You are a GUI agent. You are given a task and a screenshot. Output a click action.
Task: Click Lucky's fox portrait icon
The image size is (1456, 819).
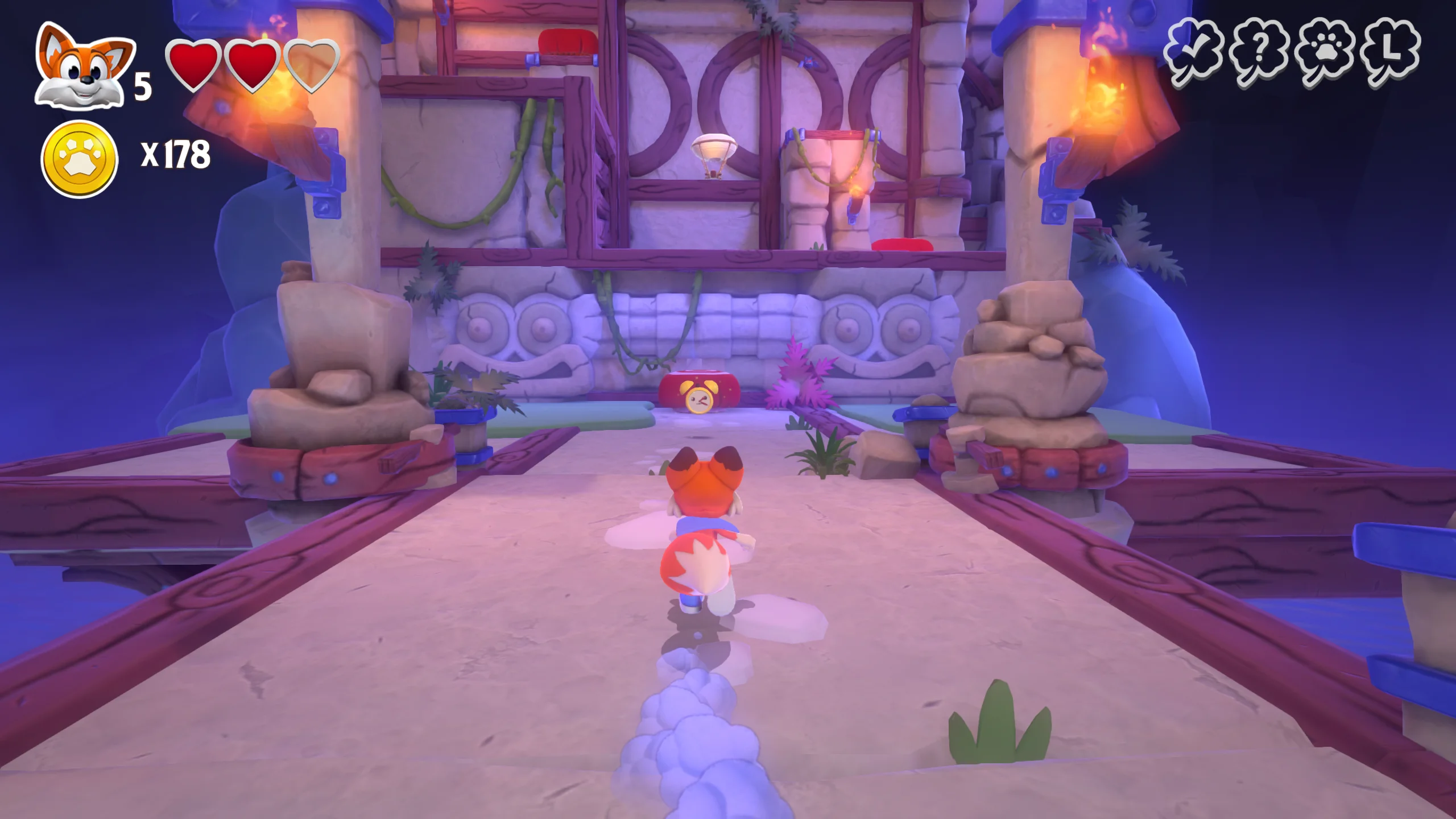coord(84,67)
